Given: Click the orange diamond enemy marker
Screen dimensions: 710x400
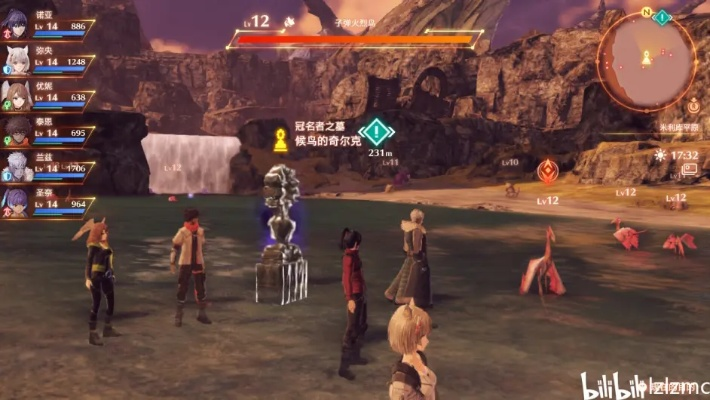Looking at the screenshot, I should pos(547,171).
